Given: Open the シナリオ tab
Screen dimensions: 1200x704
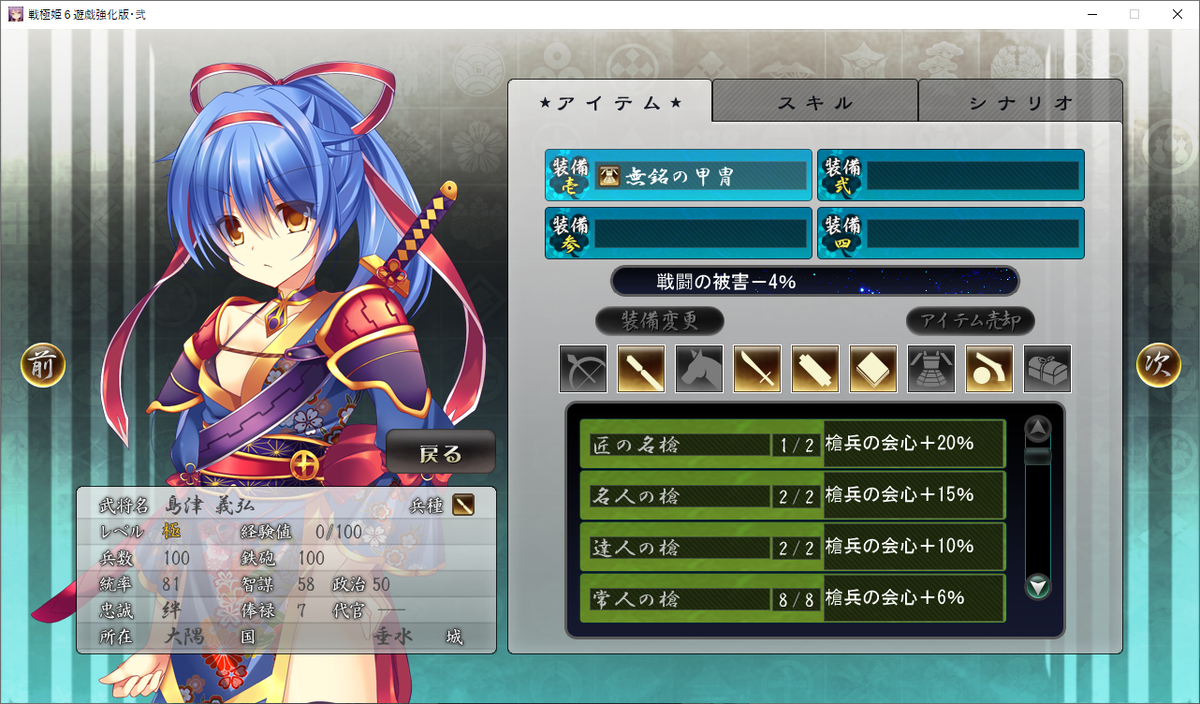Looking at the screenshot, I should pyautogui.click(x=1020, y=102).
